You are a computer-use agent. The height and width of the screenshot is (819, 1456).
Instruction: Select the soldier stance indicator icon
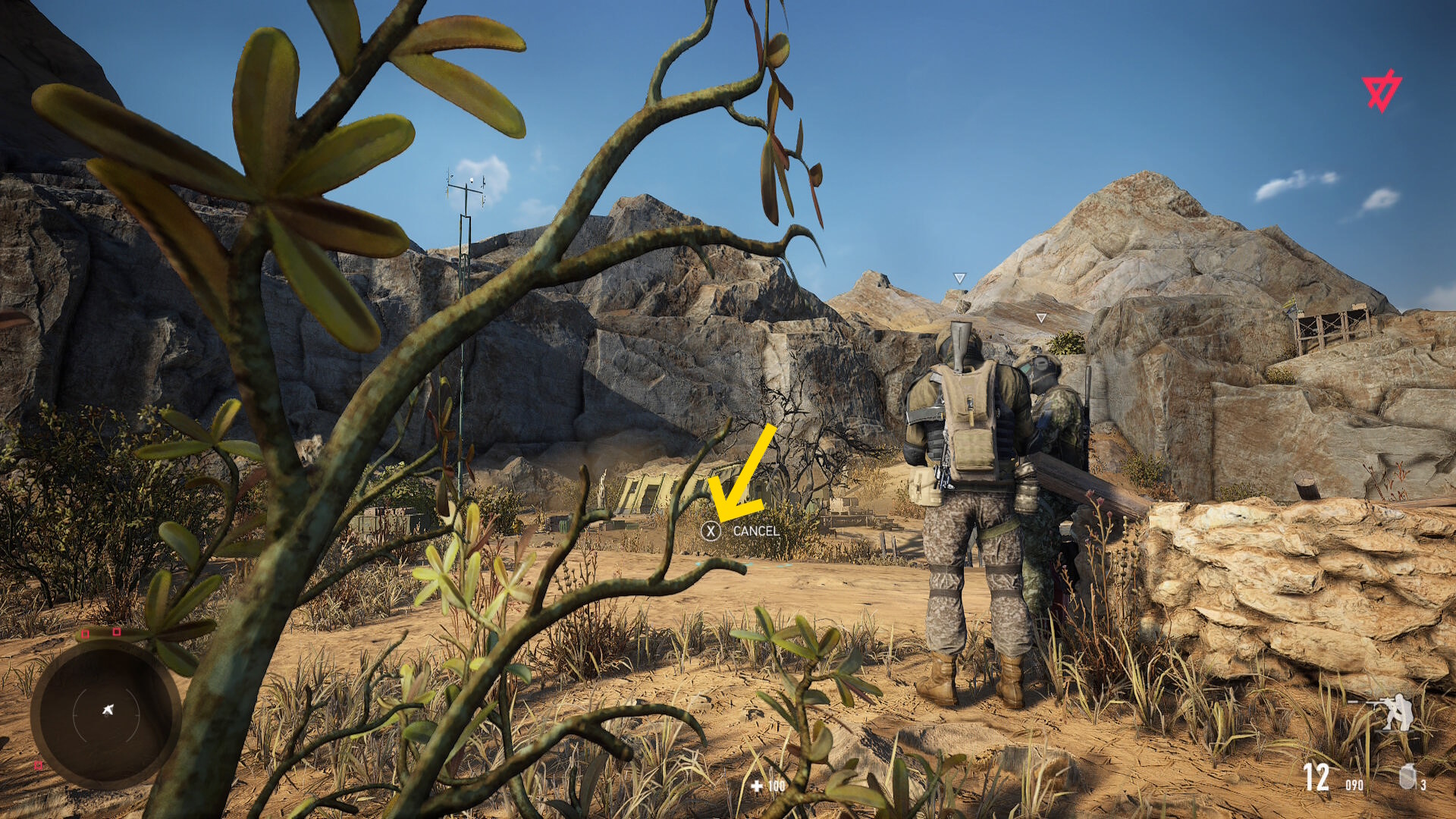1388,713
